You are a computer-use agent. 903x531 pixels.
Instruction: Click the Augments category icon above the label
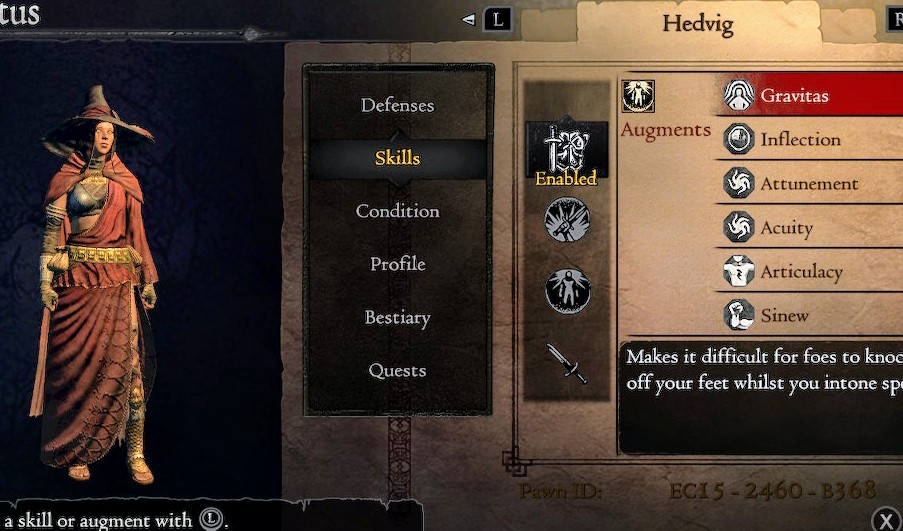[638, 96]
